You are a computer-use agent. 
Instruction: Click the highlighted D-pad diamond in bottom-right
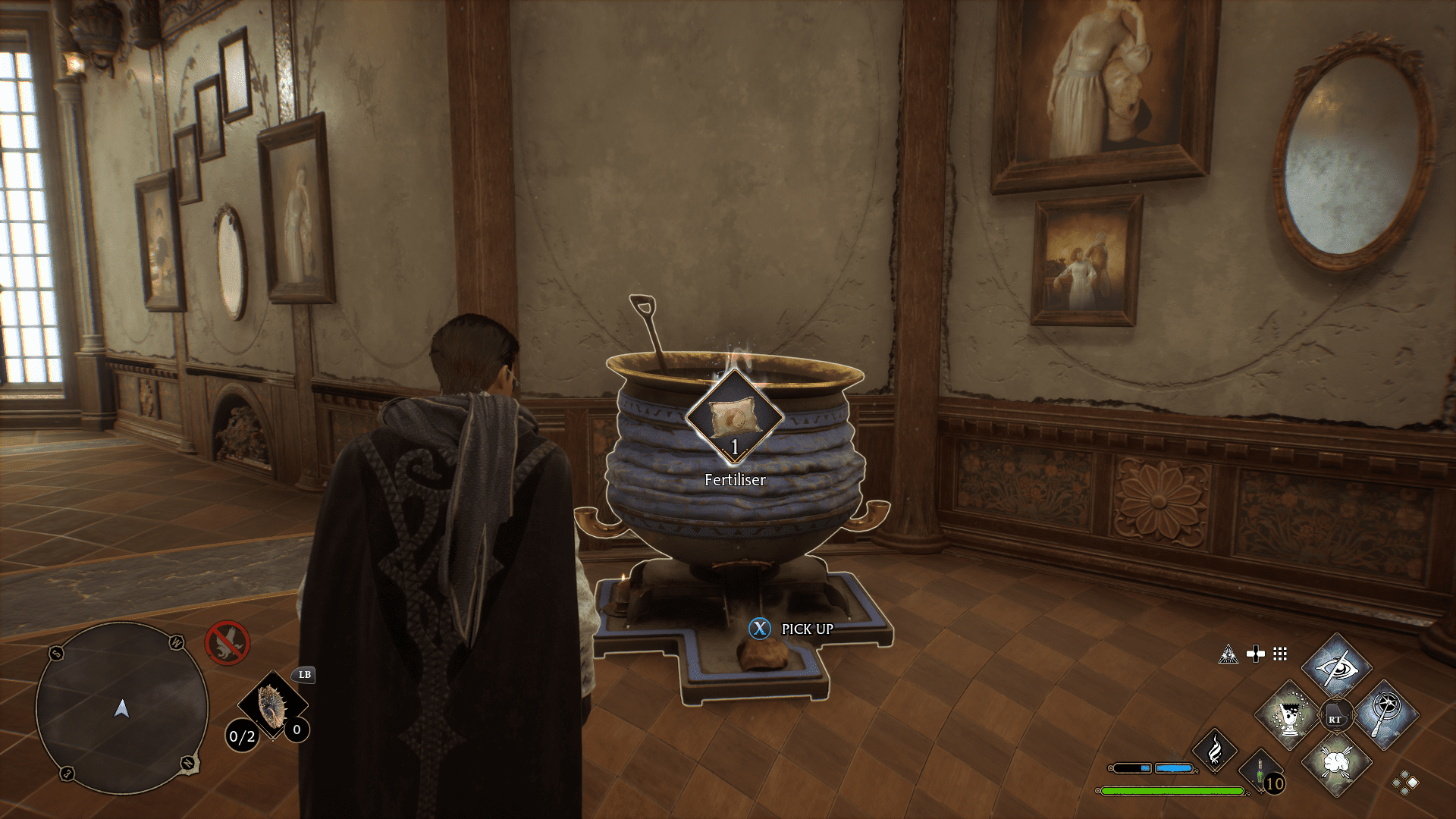pos(1412,783)
